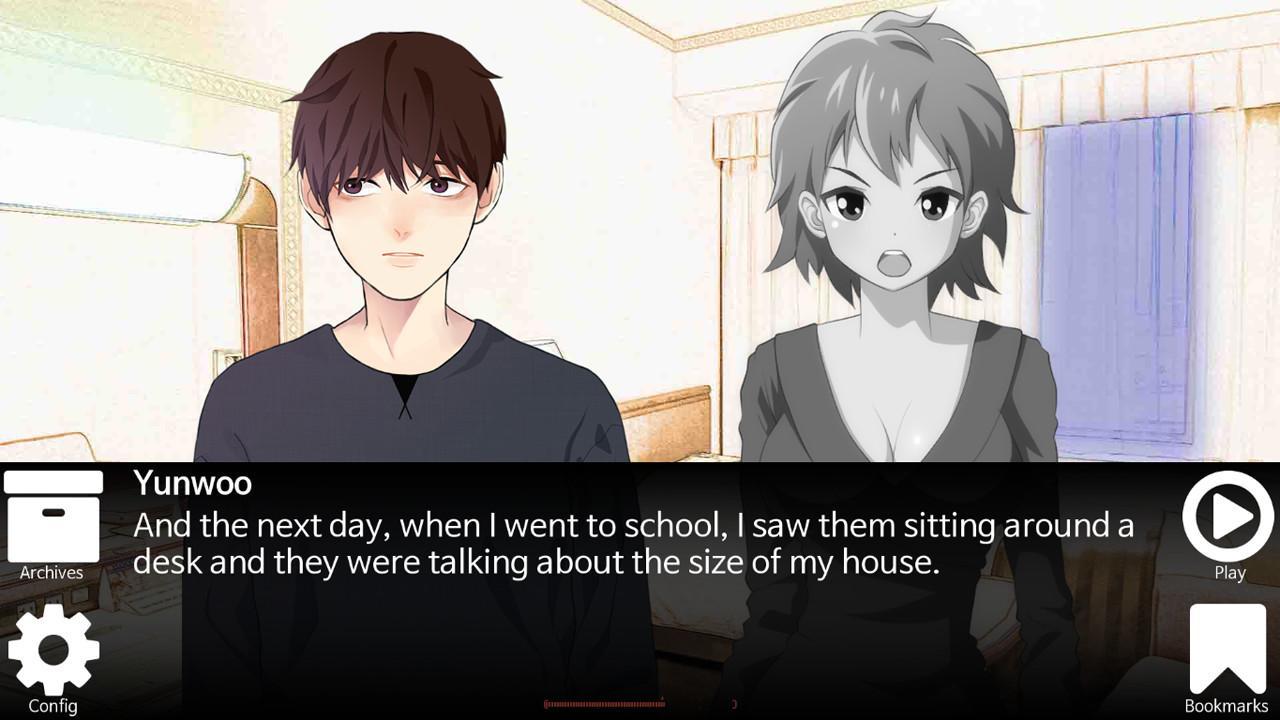Start auto Play with the circle button

tap(1229, 517)
